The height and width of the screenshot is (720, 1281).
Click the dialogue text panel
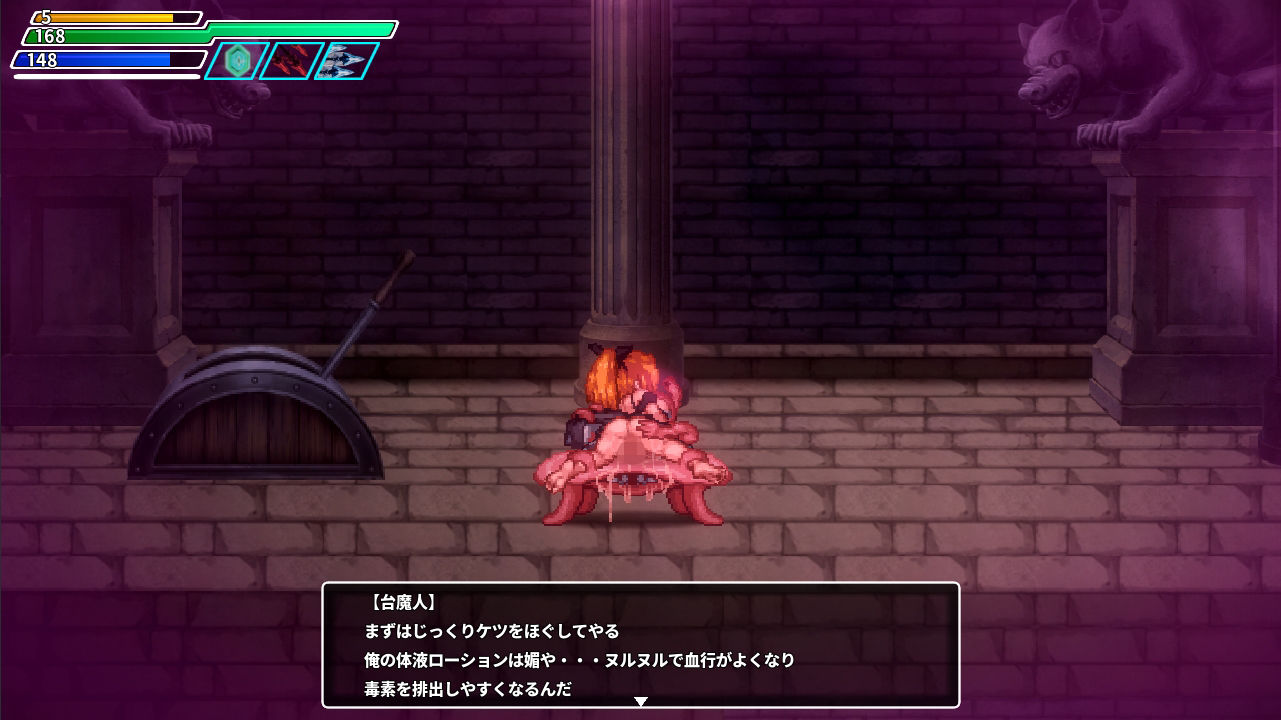[x=640, y=645]
